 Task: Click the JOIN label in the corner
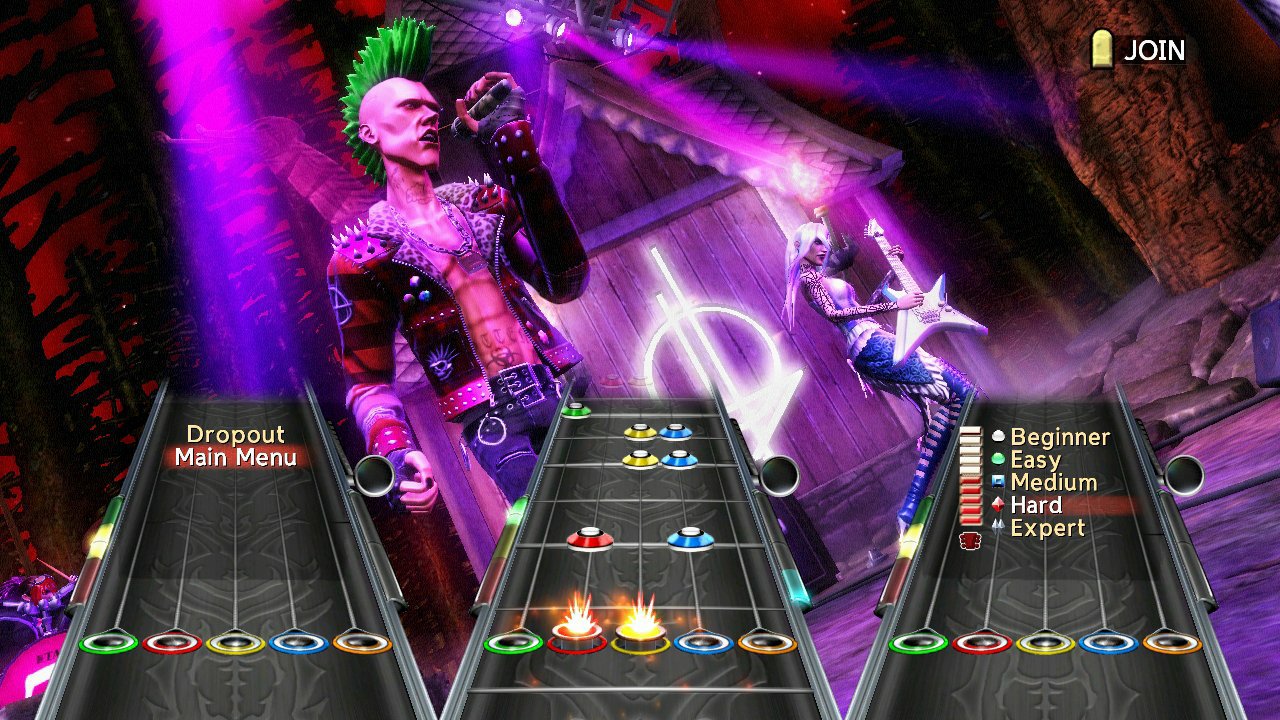tap(1156, 50)
